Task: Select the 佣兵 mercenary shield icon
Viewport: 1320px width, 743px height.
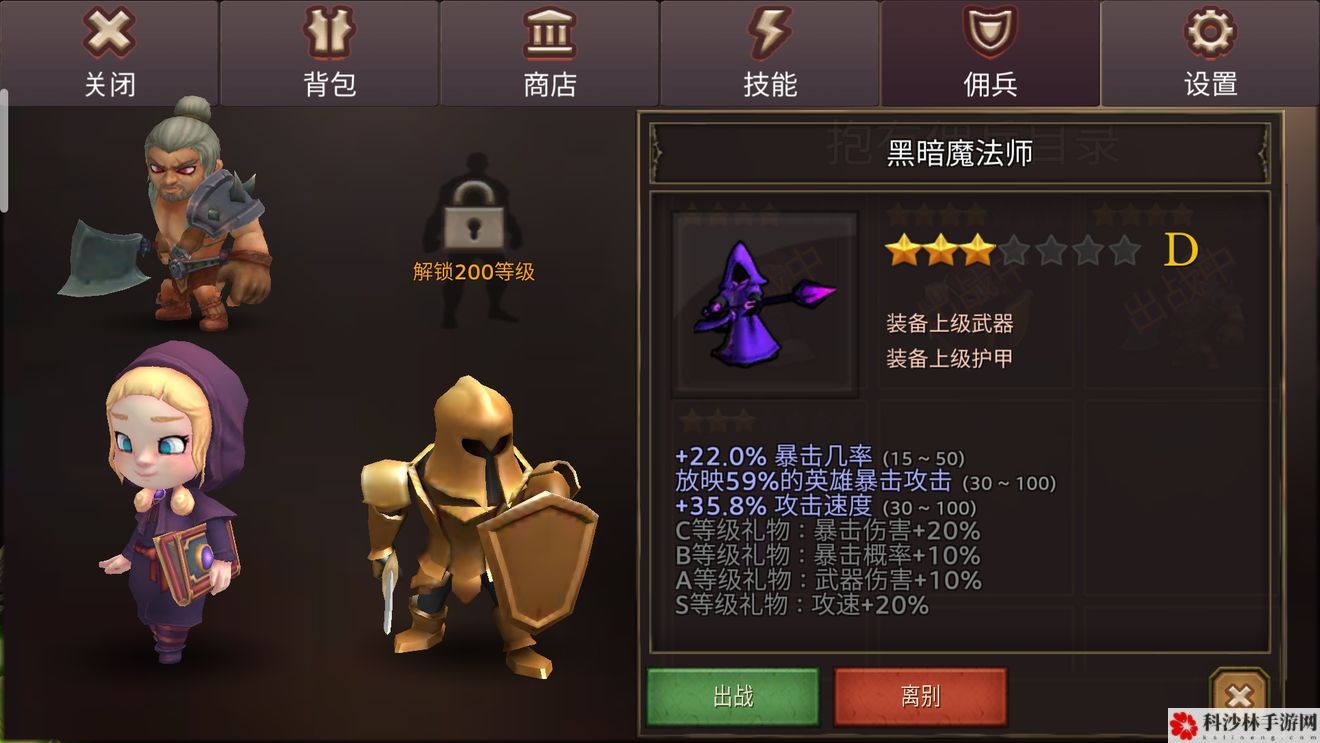Action: pos(989,35)
